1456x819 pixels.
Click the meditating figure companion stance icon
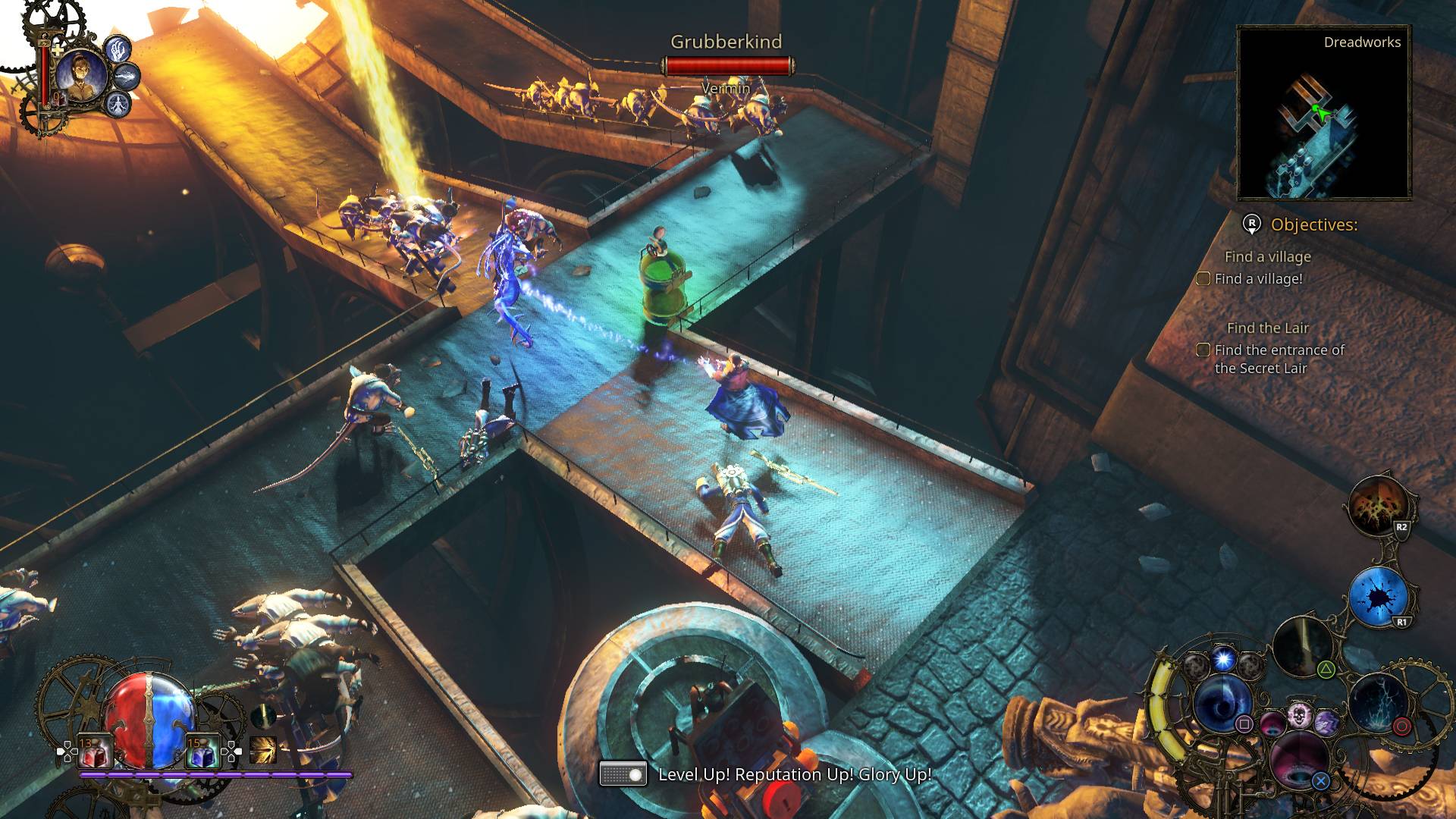click(x=118, y=104)
